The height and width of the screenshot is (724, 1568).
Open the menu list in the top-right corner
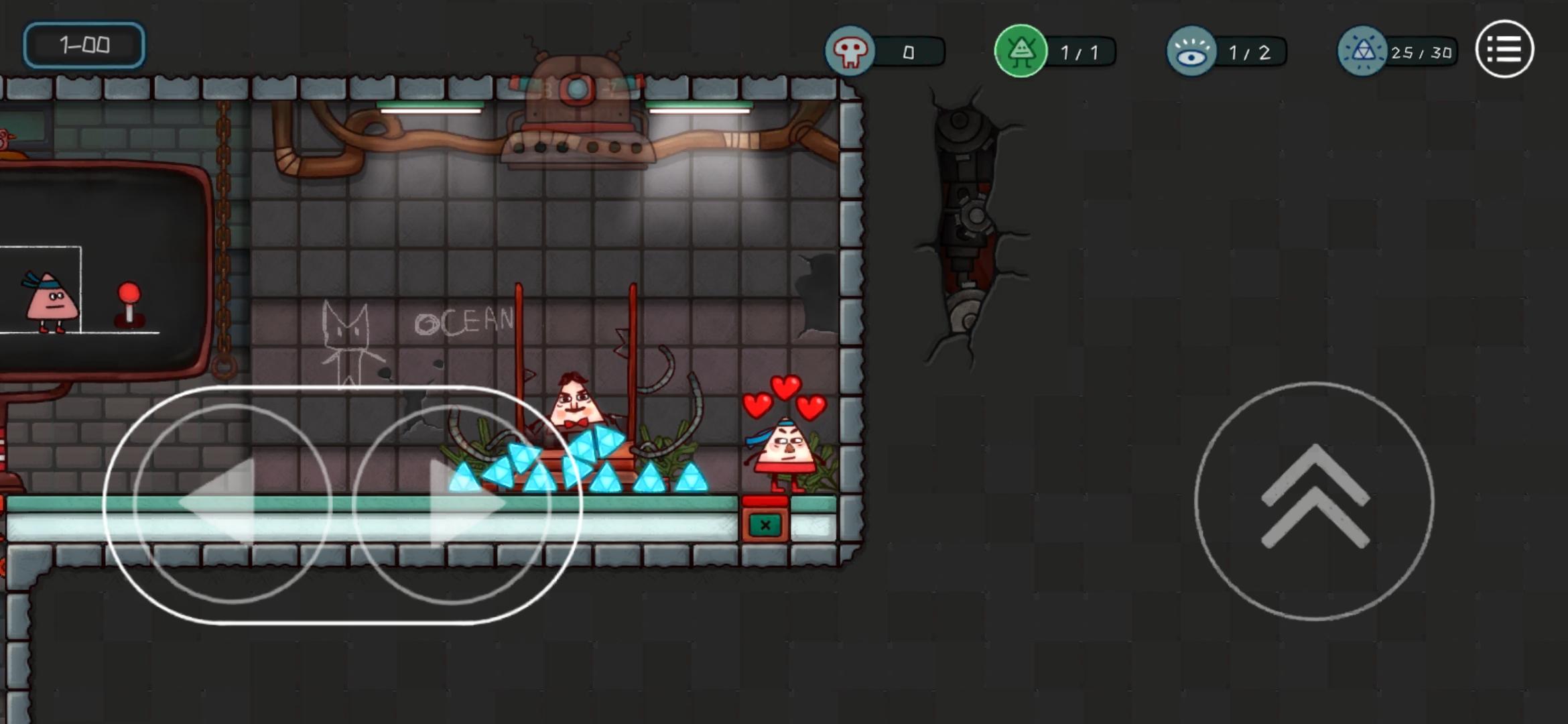pos(1504,49)
